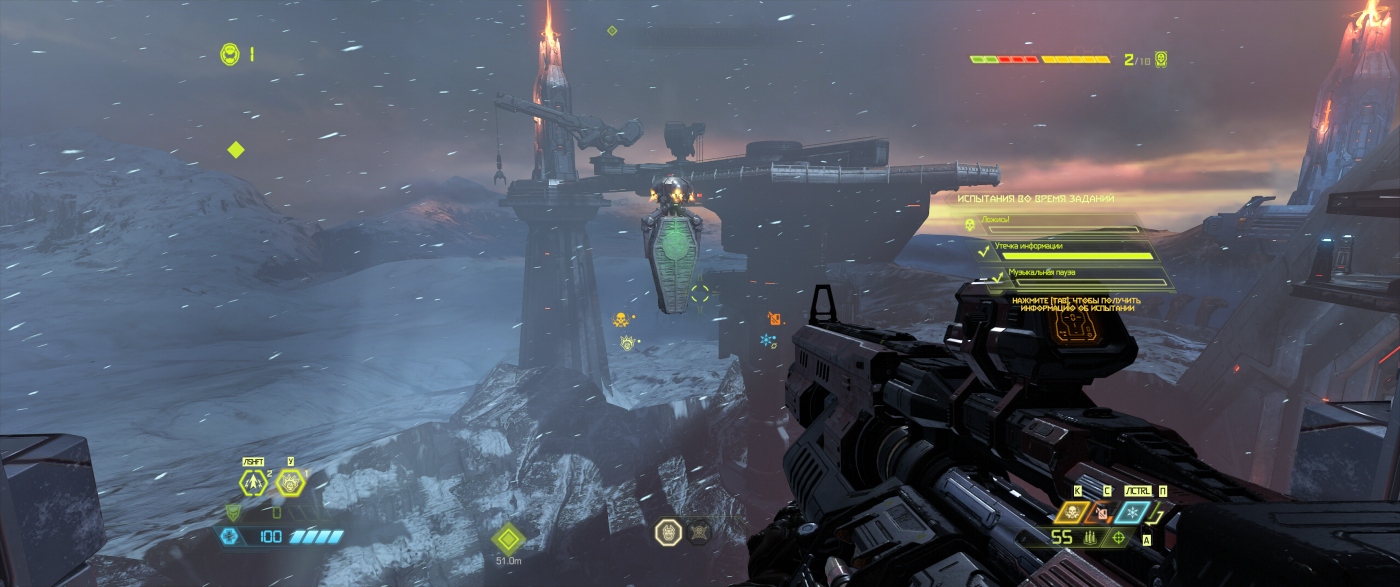The width and height of the screenshot is (1400, 587).
Task: Click the demon counter icon beside 2/10
Action: tap(1160, 60)
